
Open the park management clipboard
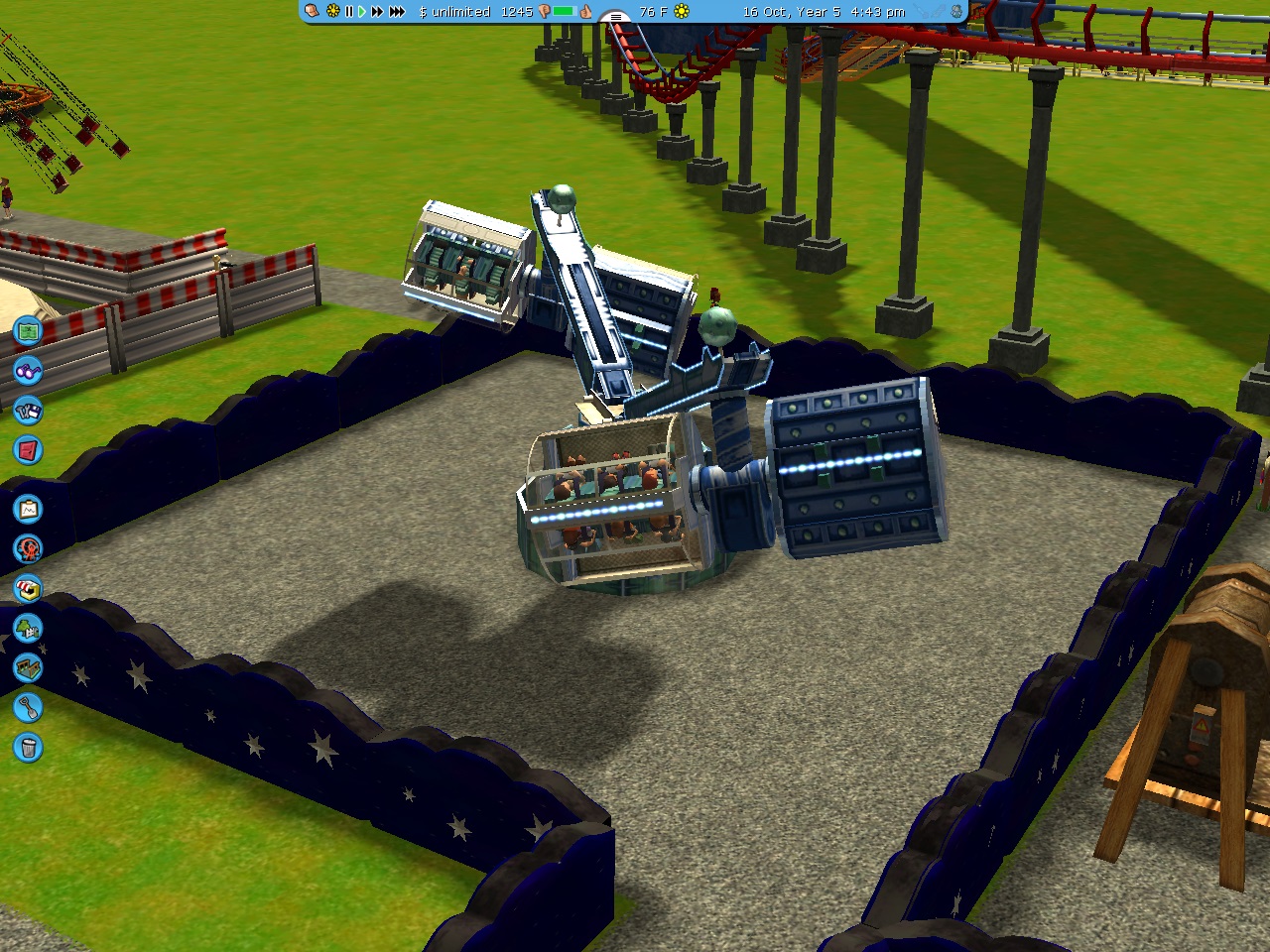[28, 510]
